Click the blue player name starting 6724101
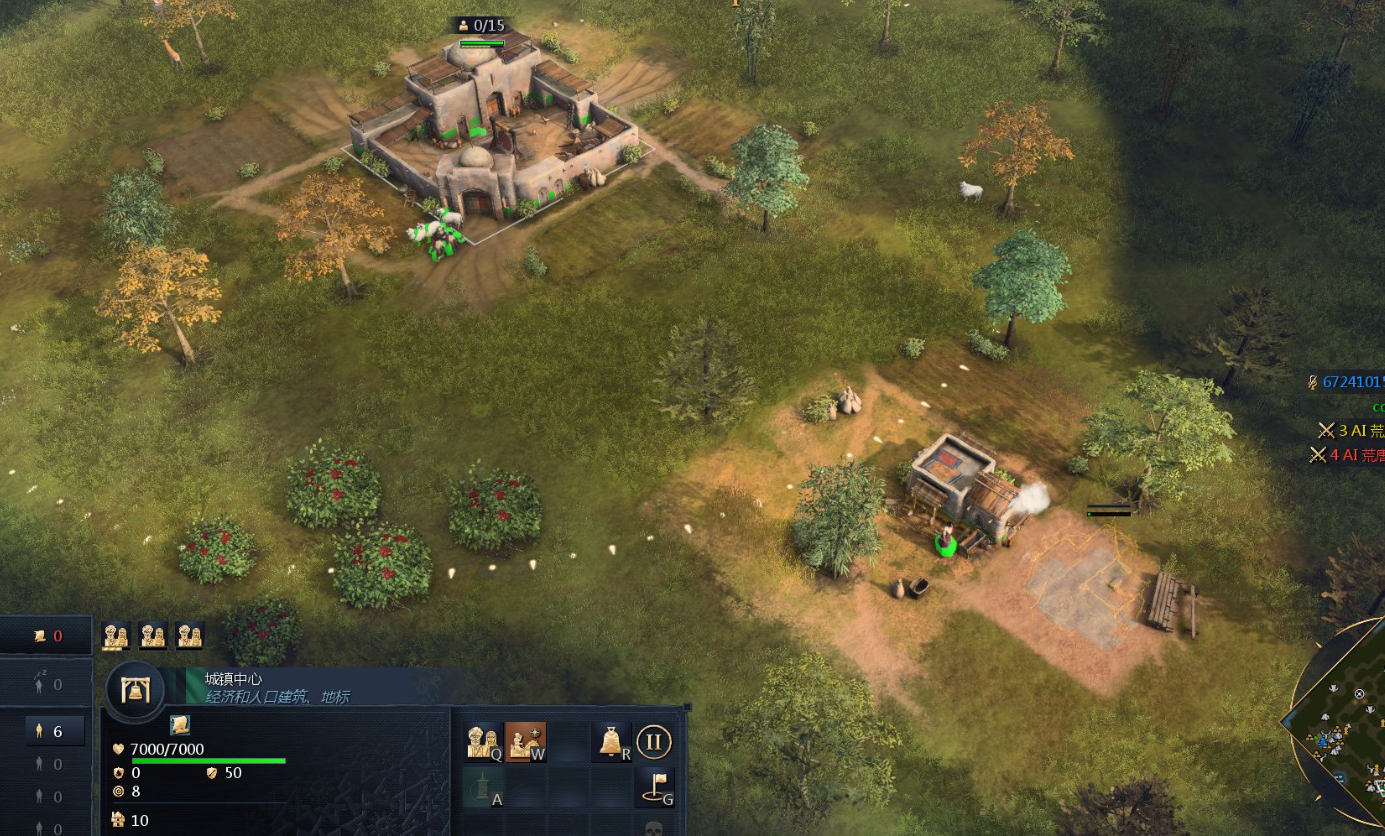This screenshot has height=836, width=1385. 1350,381
